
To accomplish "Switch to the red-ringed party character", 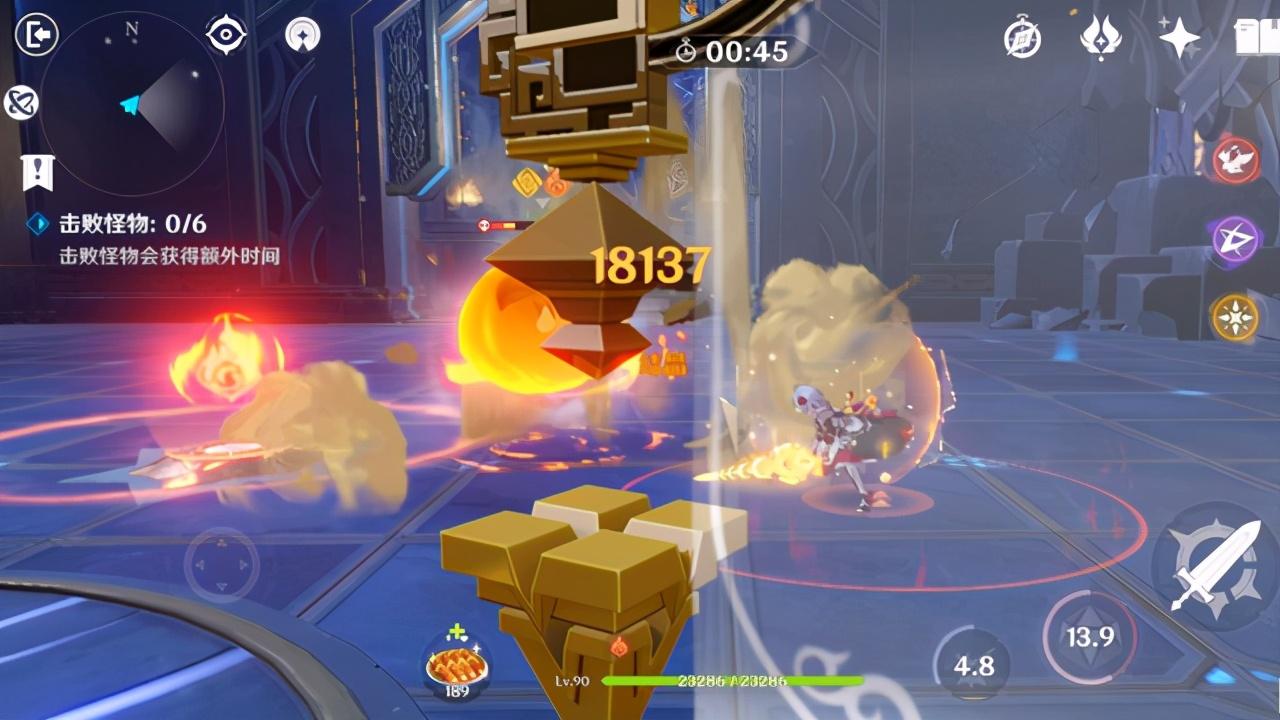I will pos(1237,160).
